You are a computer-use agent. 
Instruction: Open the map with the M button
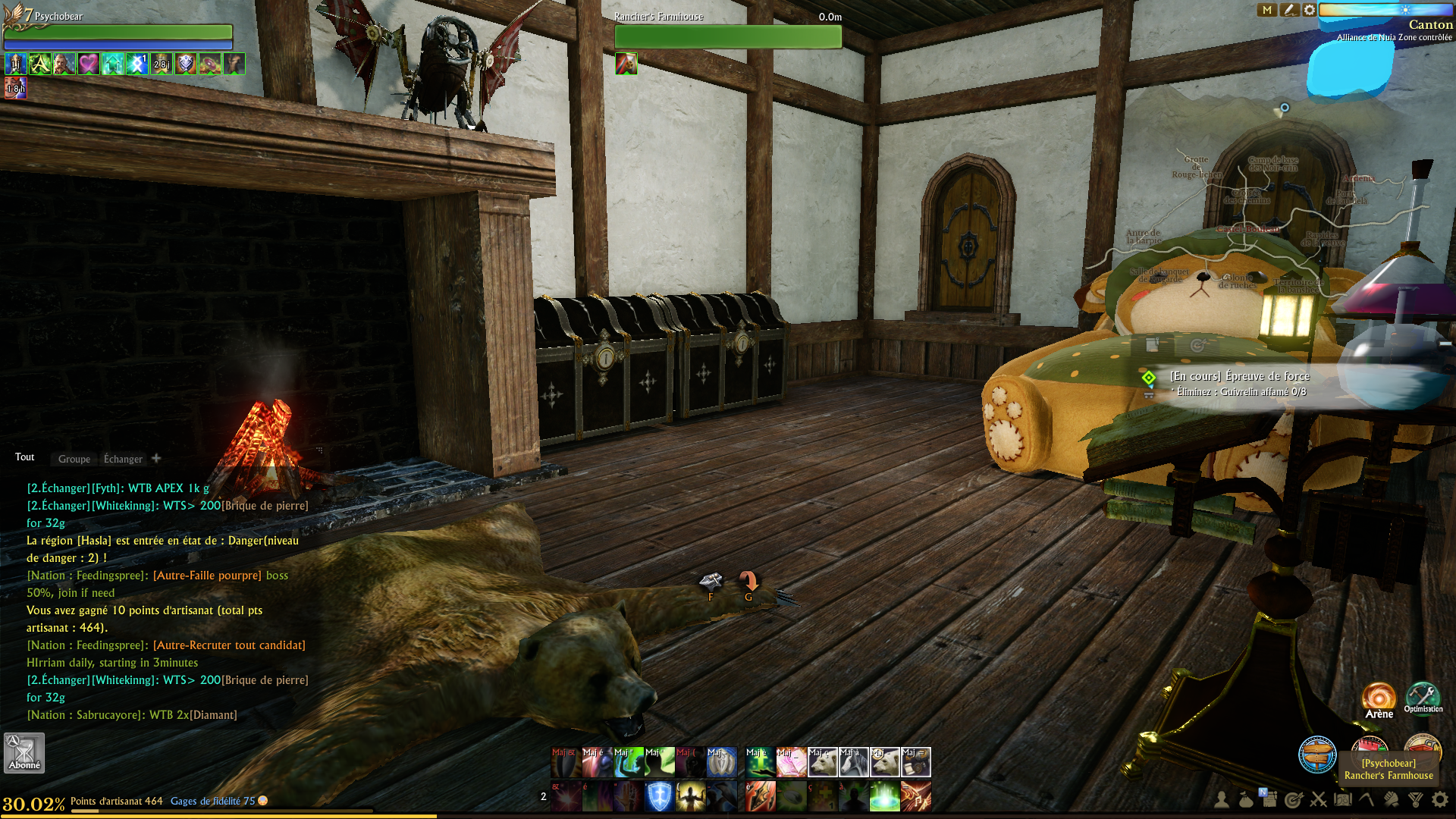pyautogui.click(x=1266, y=10)
